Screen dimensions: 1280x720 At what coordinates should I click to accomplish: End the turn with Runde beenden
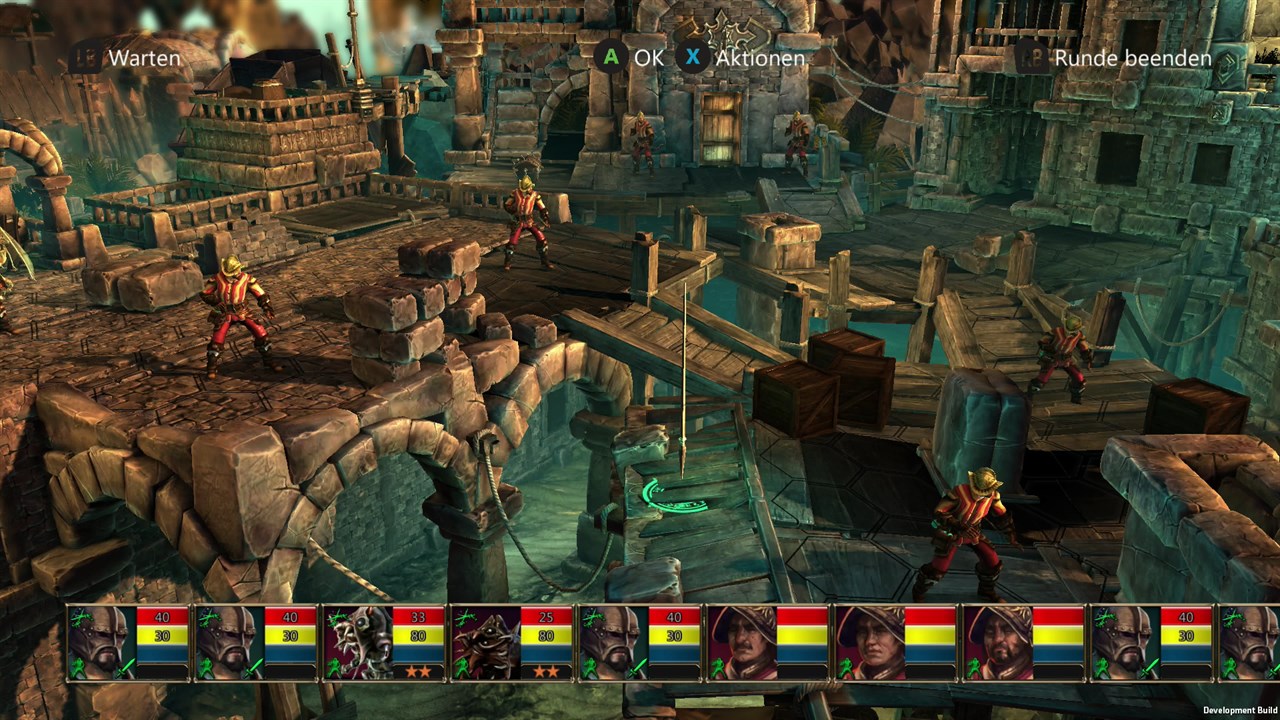pyautogui.click(x=1132, y=58)
